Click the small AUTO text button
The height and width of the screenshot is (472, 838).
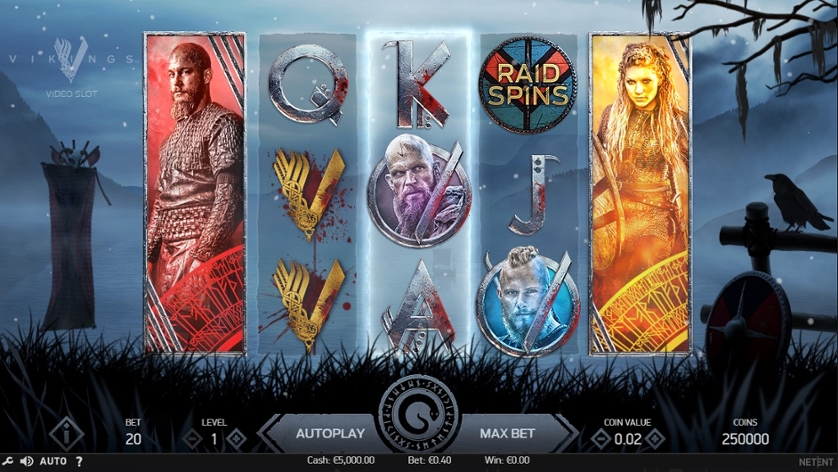click(54, 462)
